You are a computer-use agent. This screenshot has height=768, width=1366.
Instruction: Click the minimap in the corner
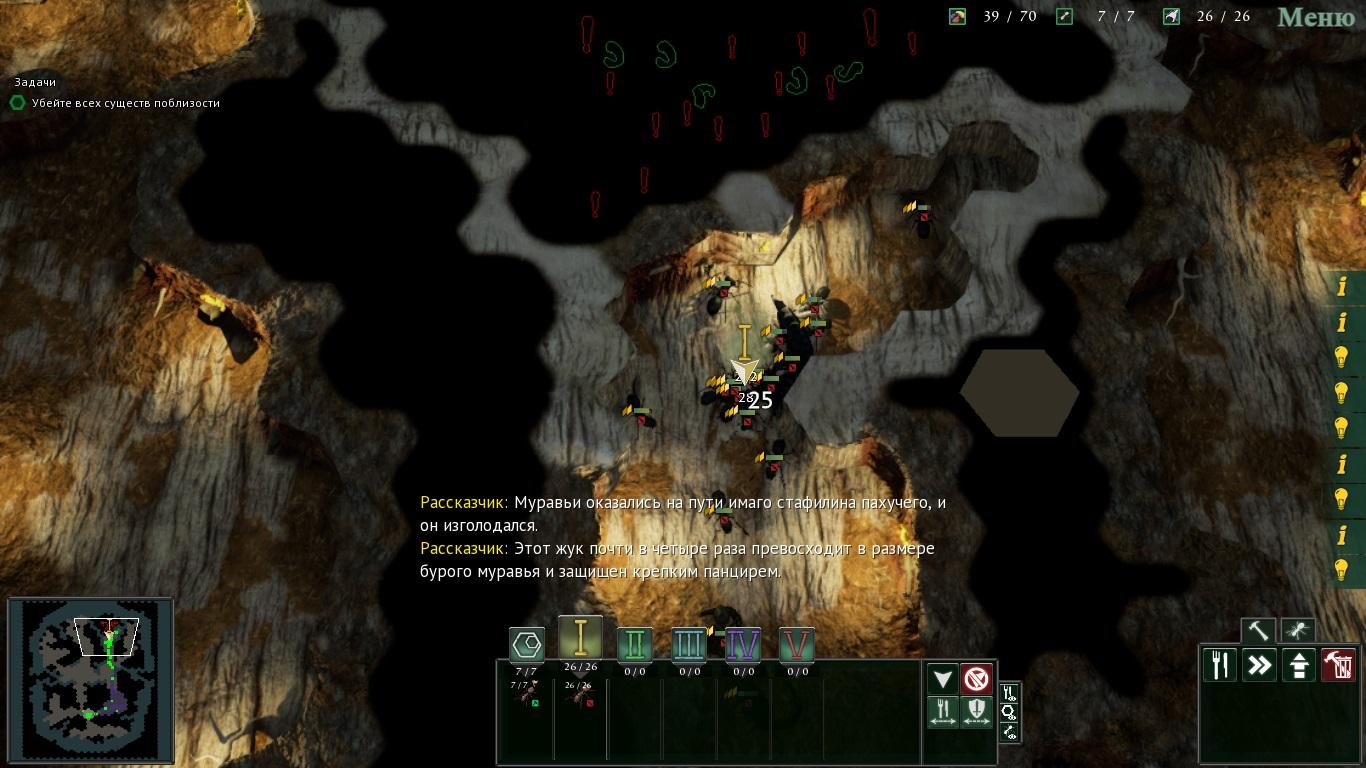[x=90, y=680]
